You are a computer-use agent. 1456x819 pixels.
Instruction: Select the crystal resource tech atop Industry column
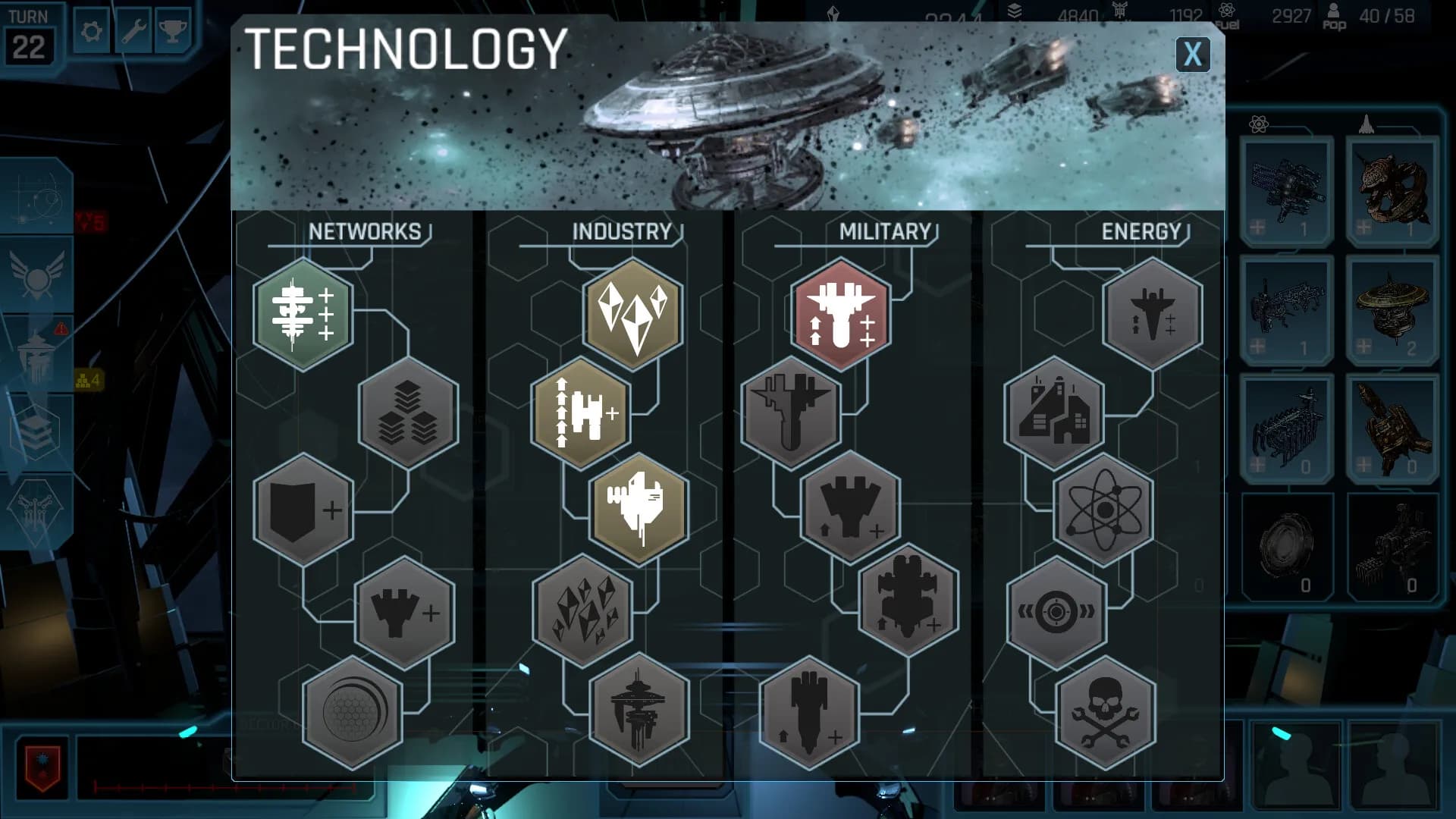(x=633, y=315)
